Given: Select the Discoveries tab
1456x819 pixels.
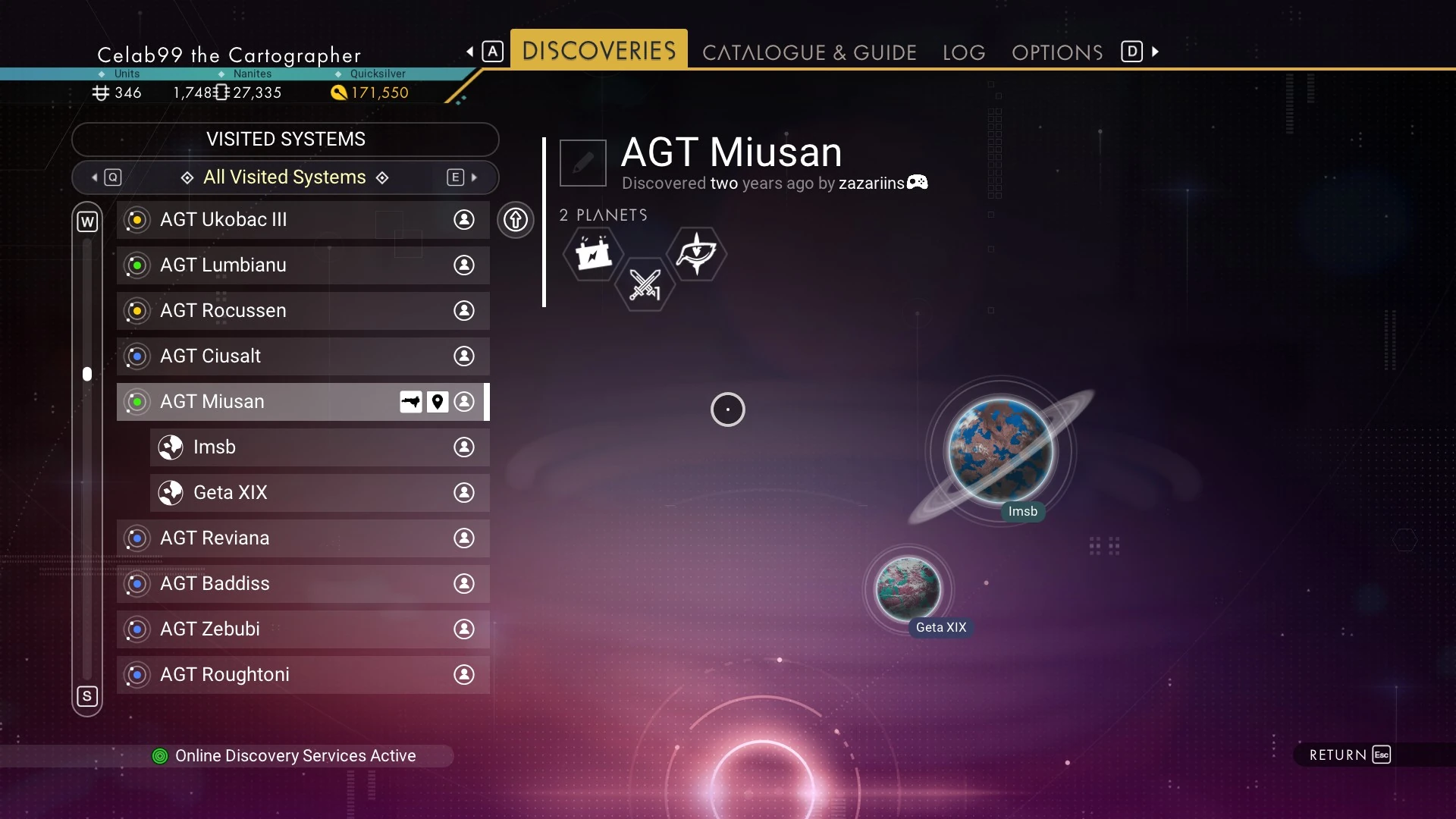Looking at the screenshot, I should 598,51.
